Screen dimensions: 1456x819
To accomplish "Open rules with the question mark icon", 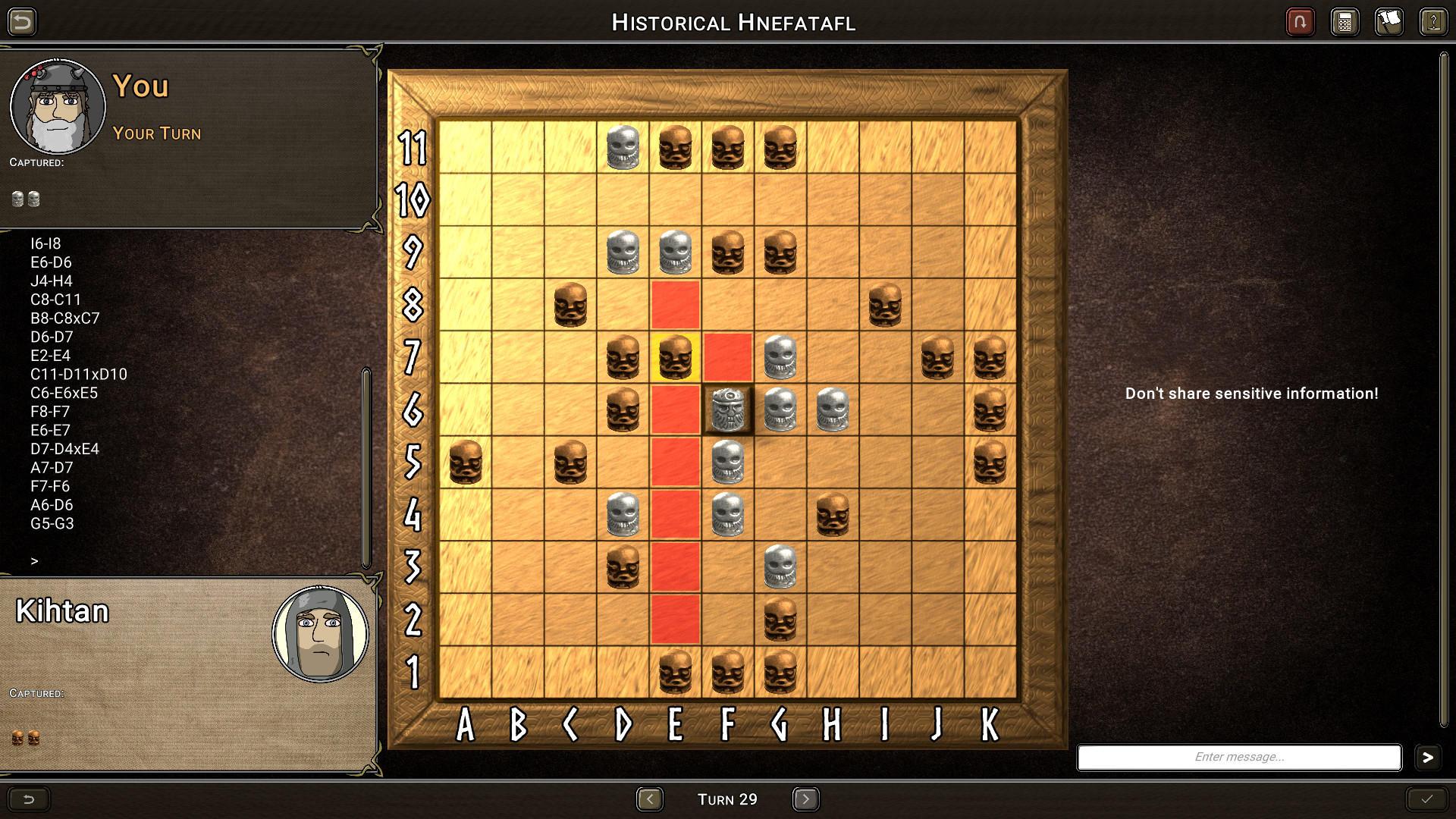I will (1433, 22).
